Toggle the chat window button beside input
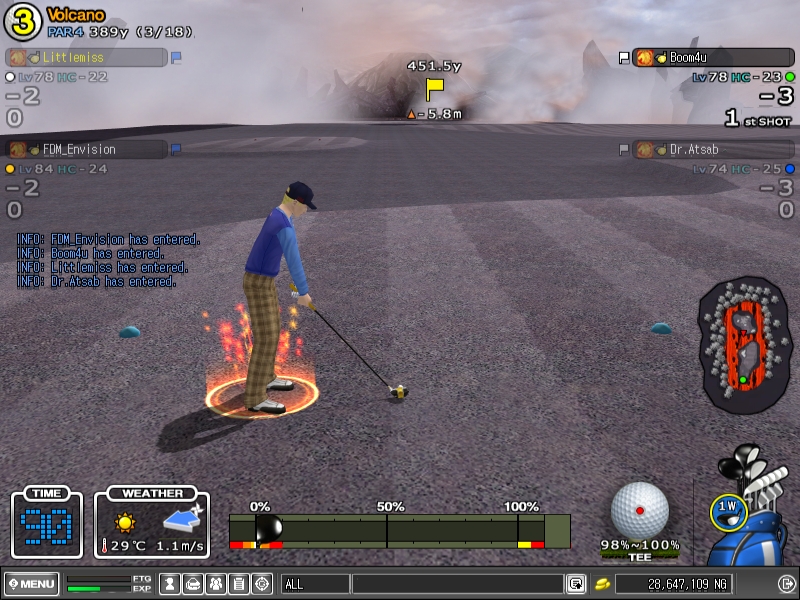This screenshot has height=600, width=800. coord(576,584)
